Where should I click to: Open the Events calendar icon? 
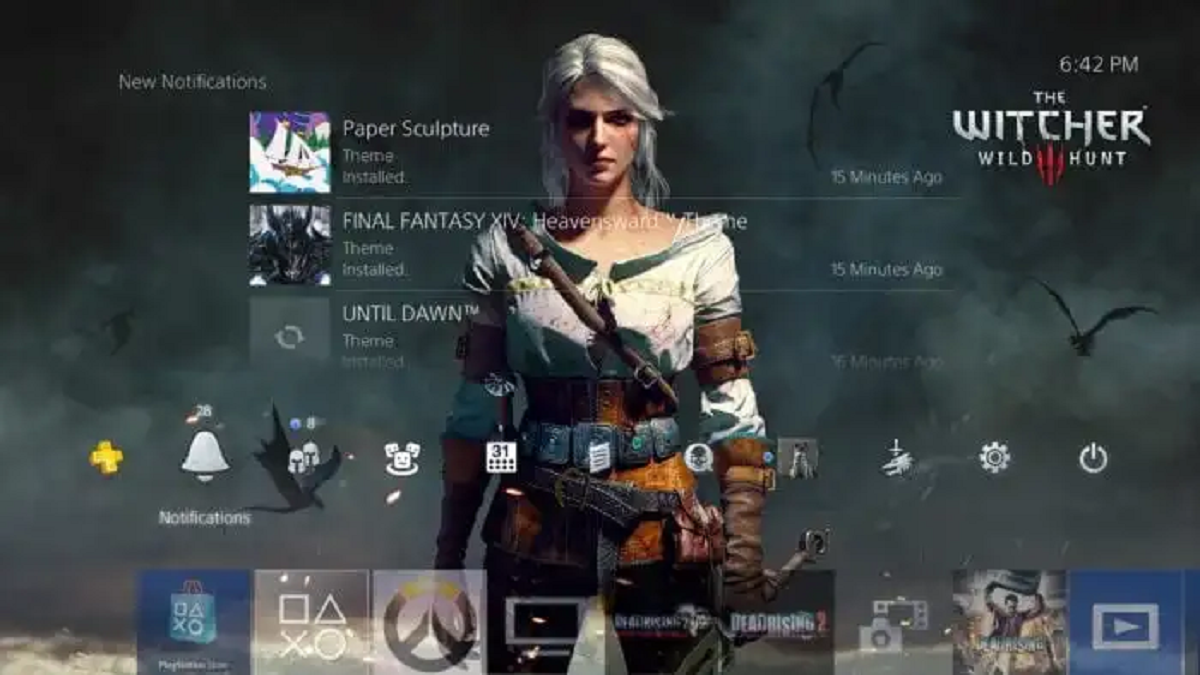pyautogui.click(x=501, y=458)
